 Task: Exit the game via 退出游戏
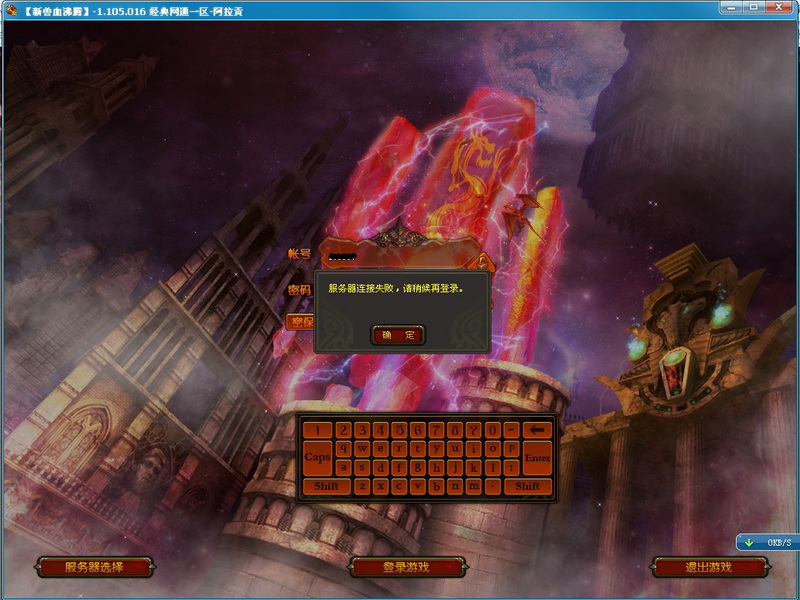tap(708, 567)
